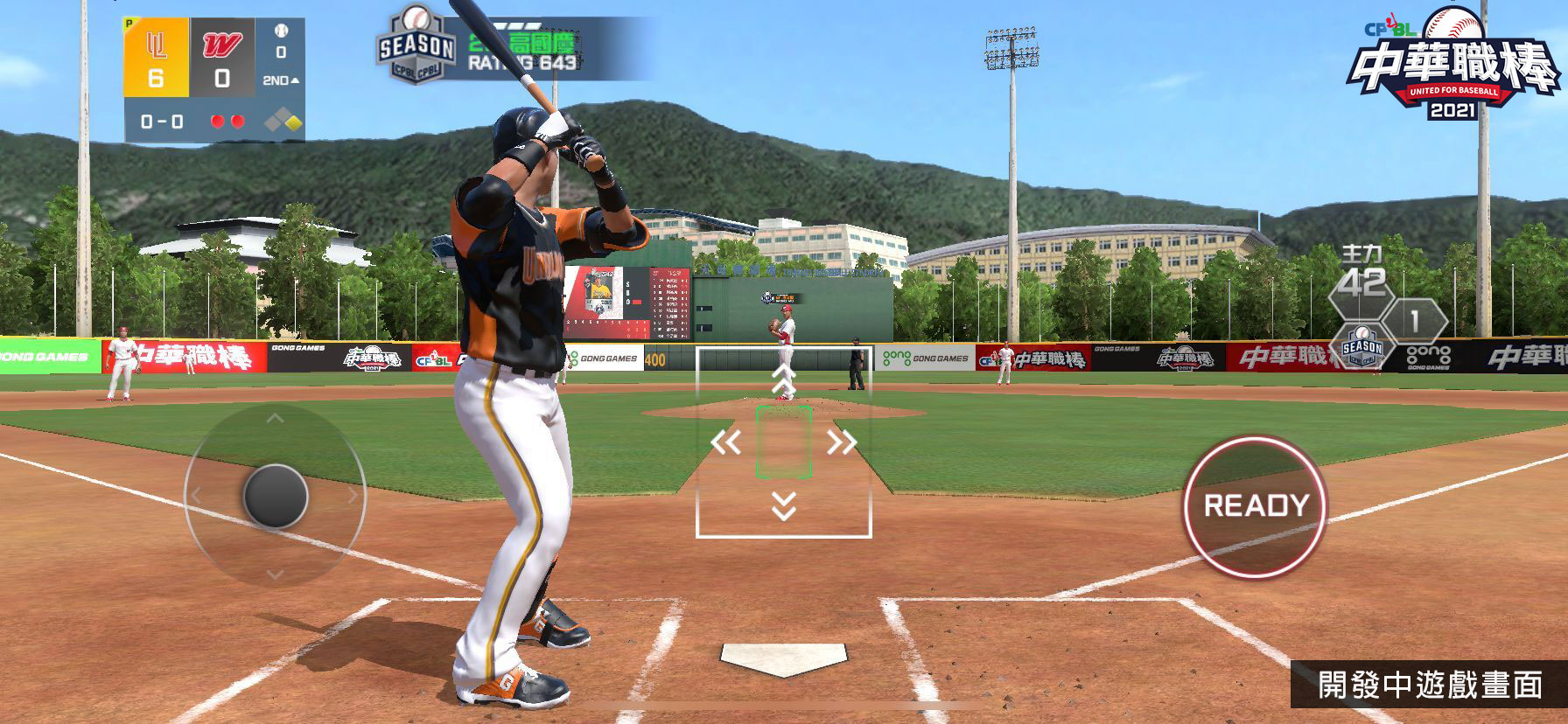Tap the virtual joystick knob
The height and width of the screenshot is (724, 1568).
(275, 496)
